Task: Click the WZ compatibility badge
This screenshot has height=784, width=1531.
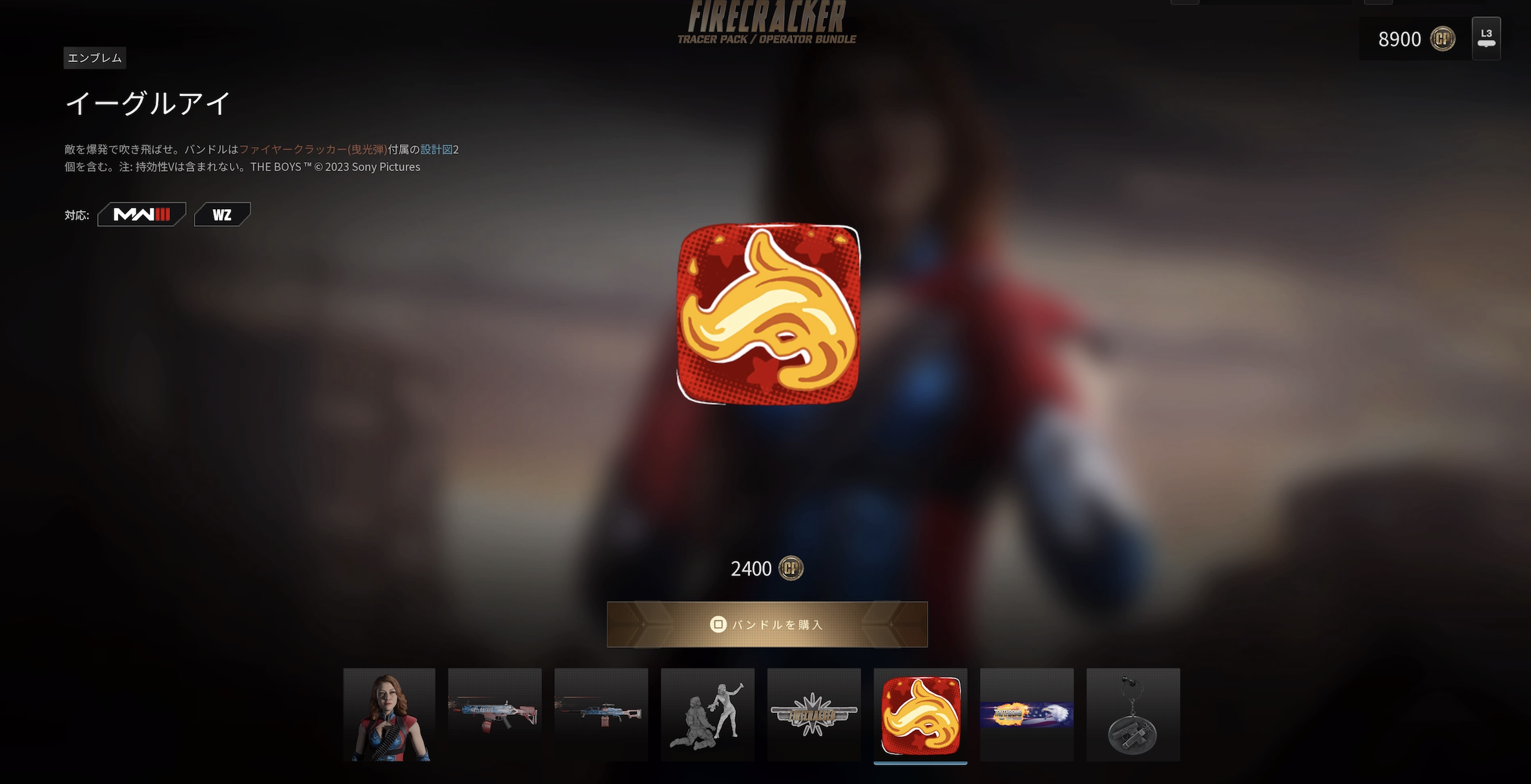Action: pyautogui.click(x=222, y=214)
